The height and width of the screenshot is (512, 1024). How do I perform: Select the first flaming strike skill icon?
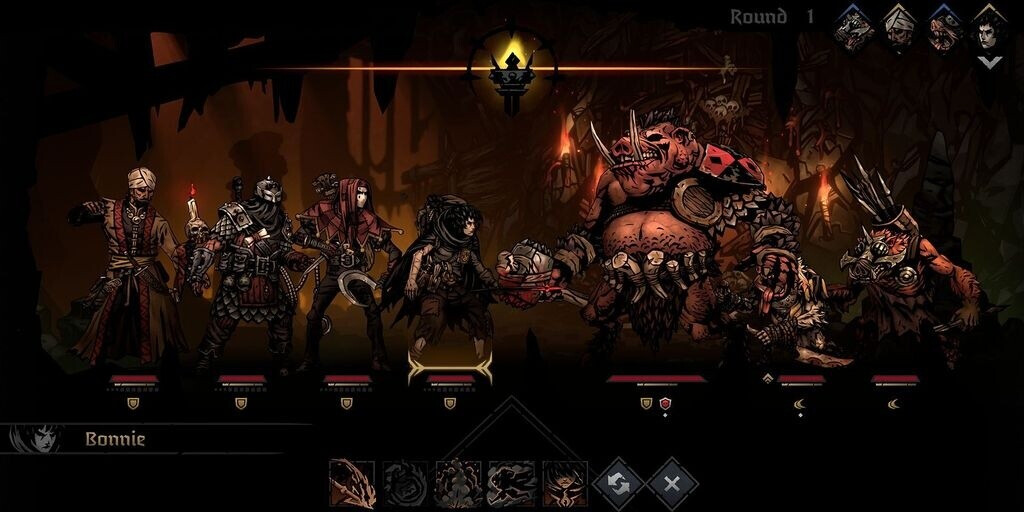pos(352,484)
